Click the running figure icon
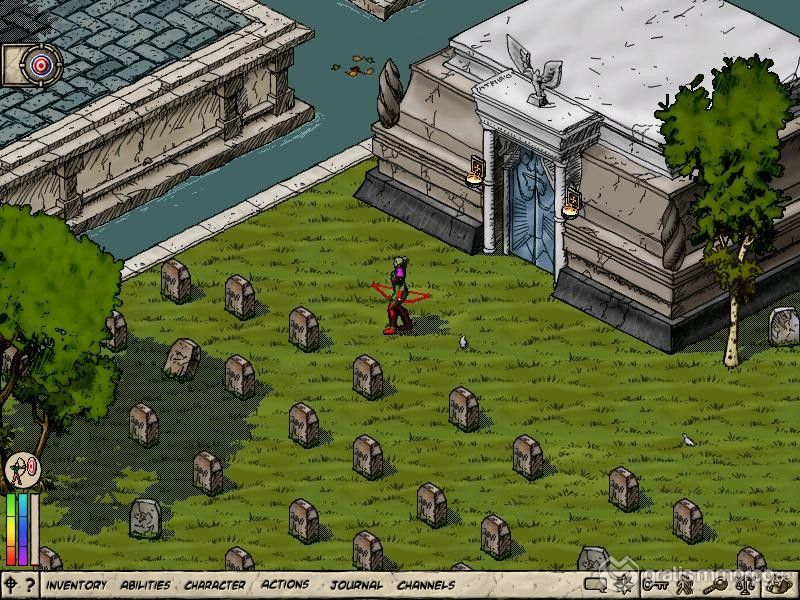This screenshot has width=800, height=600. [x=687, y=585]
